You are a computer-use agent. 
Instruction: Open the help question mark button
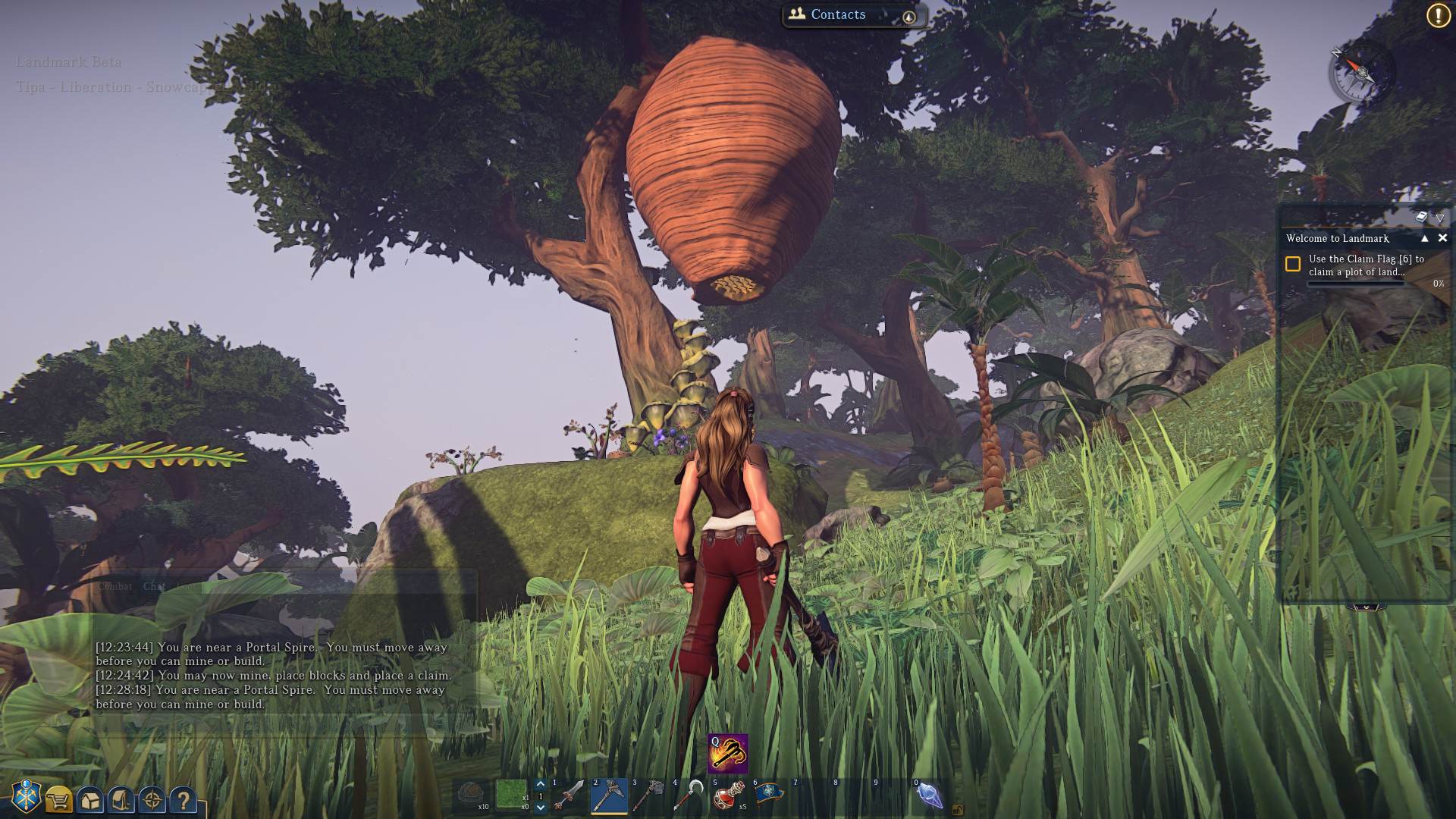[183, 799]
